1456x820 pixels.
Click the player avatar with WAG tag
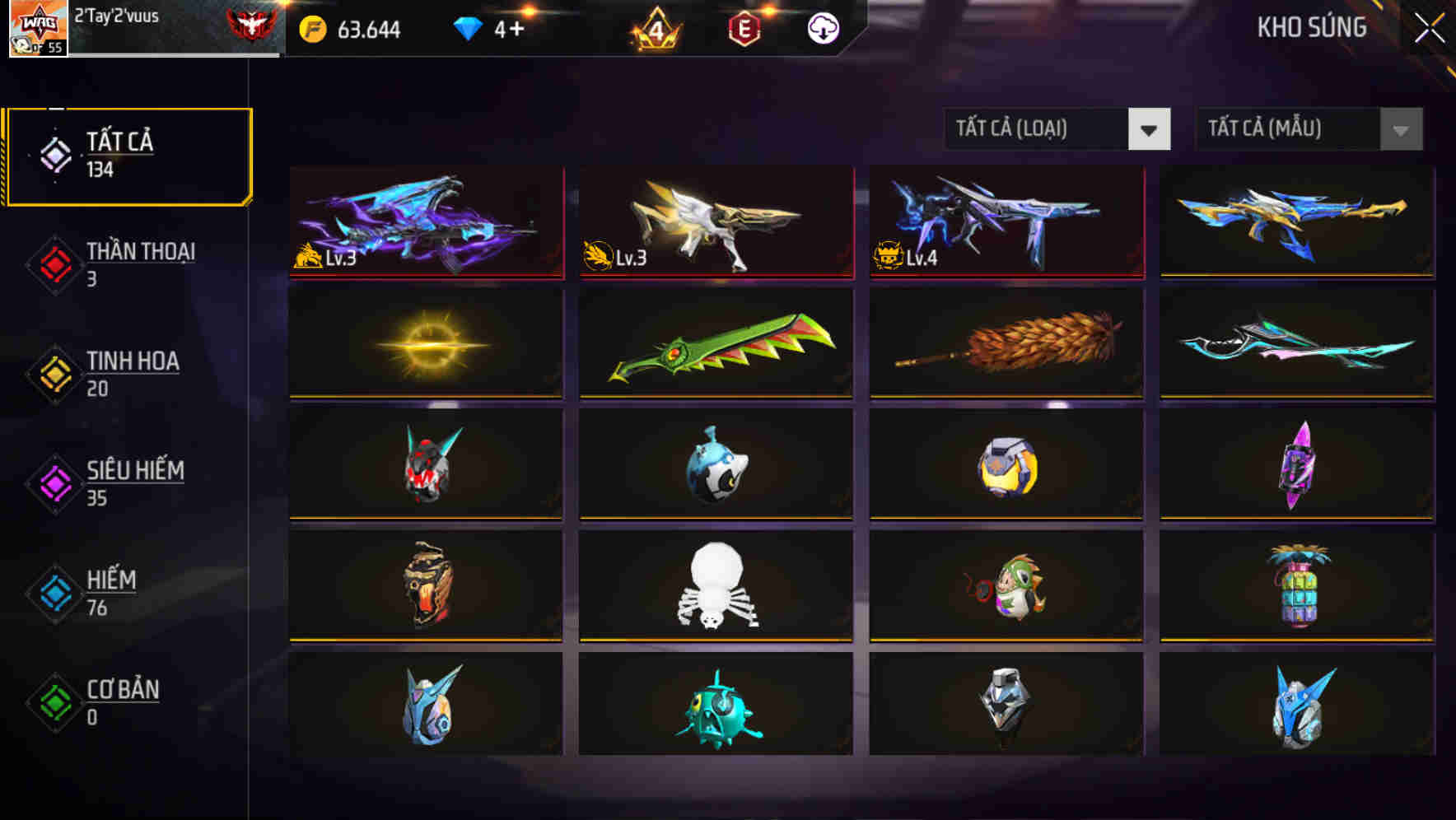pos(39,29)
